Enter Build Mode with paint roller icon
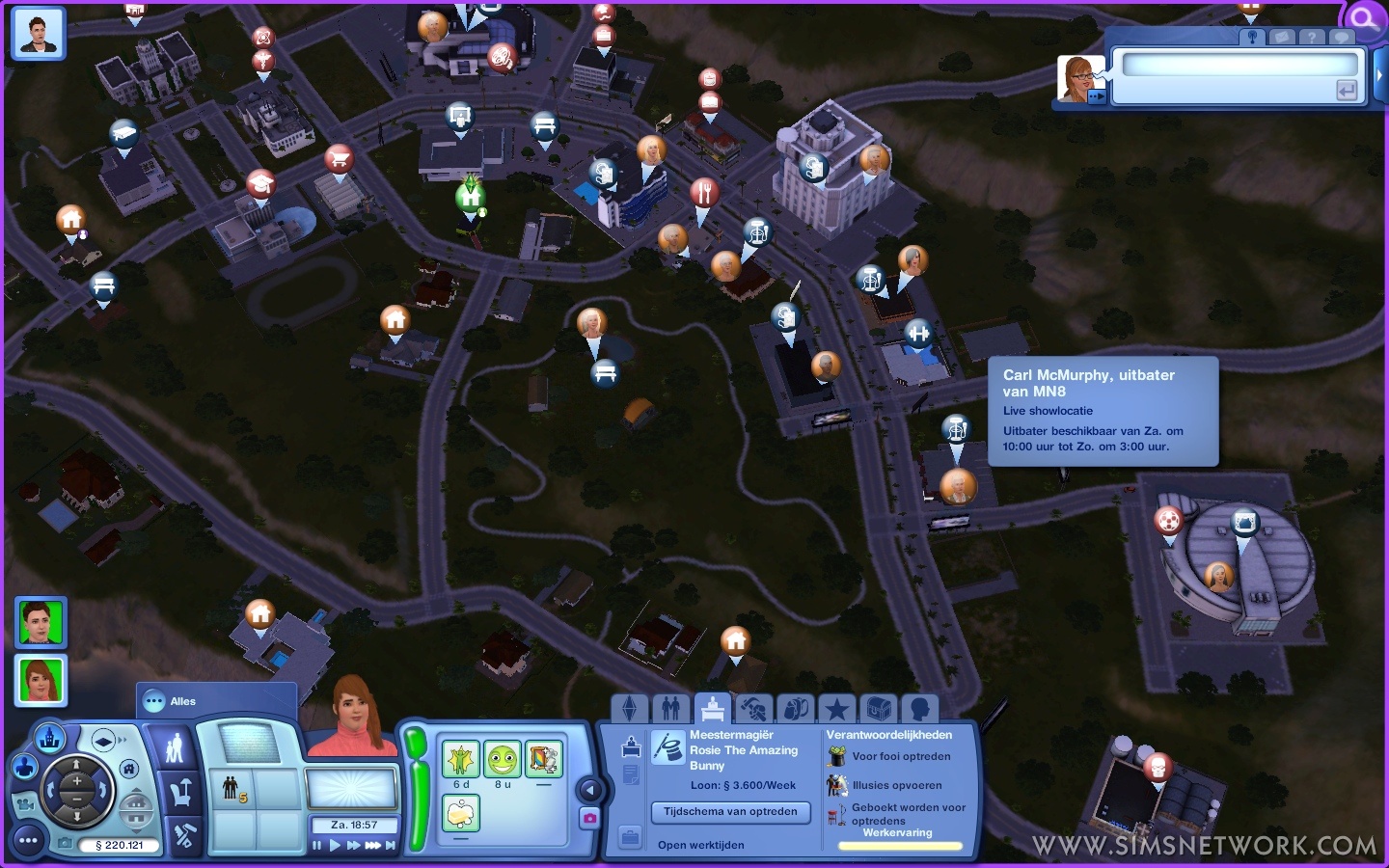The width and height of the screenshot is (1389, 868). click(x=183, y=835)
